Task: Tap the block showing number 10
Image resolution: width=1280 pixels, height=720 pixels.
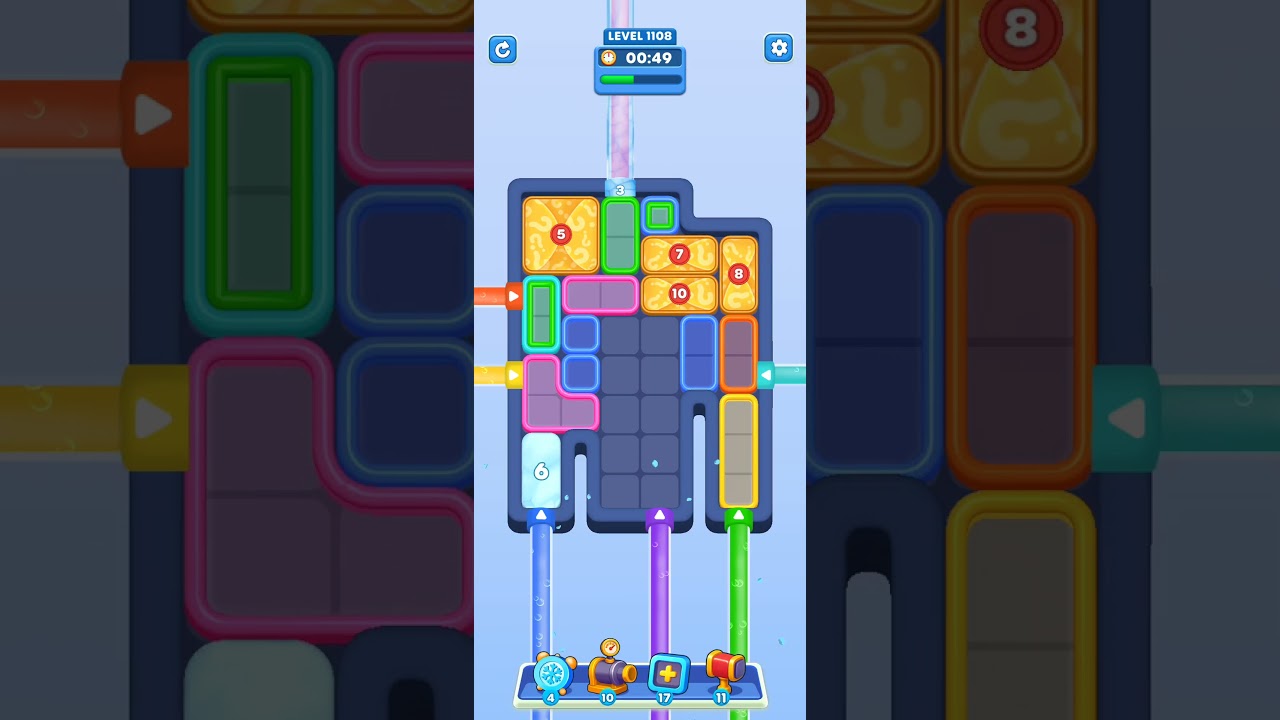Action: click(x=679, y=293)
